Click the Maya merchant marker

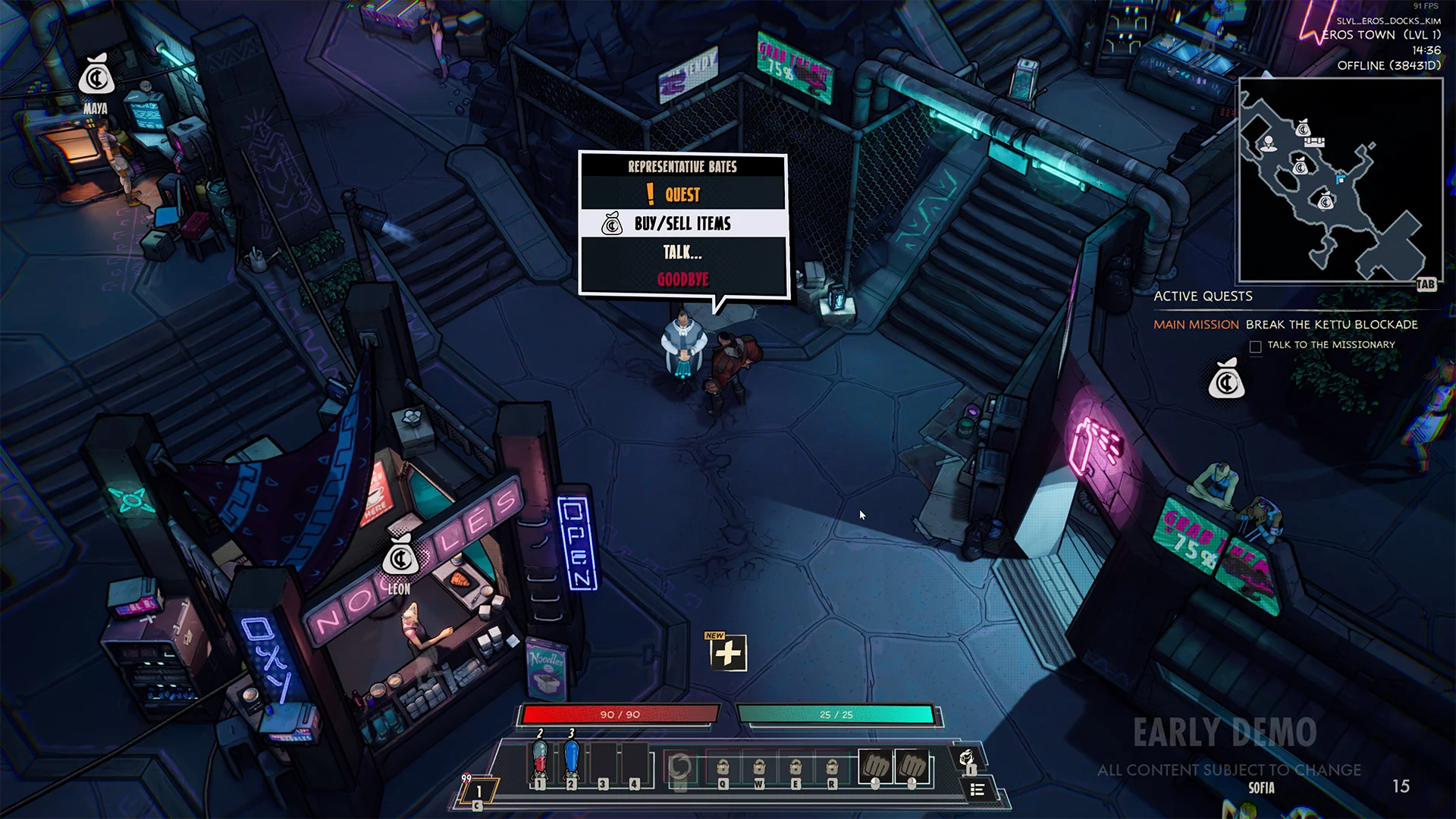(x=96, y=77)
